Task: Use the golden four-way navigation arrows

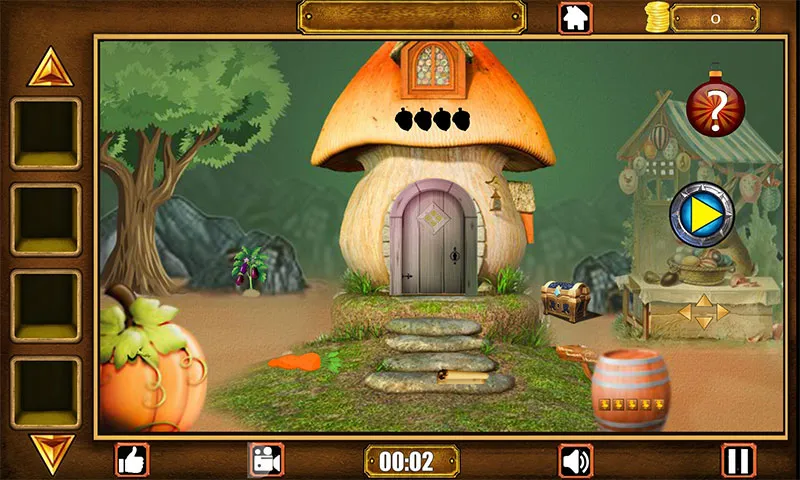Action: (x=703, y=311)
